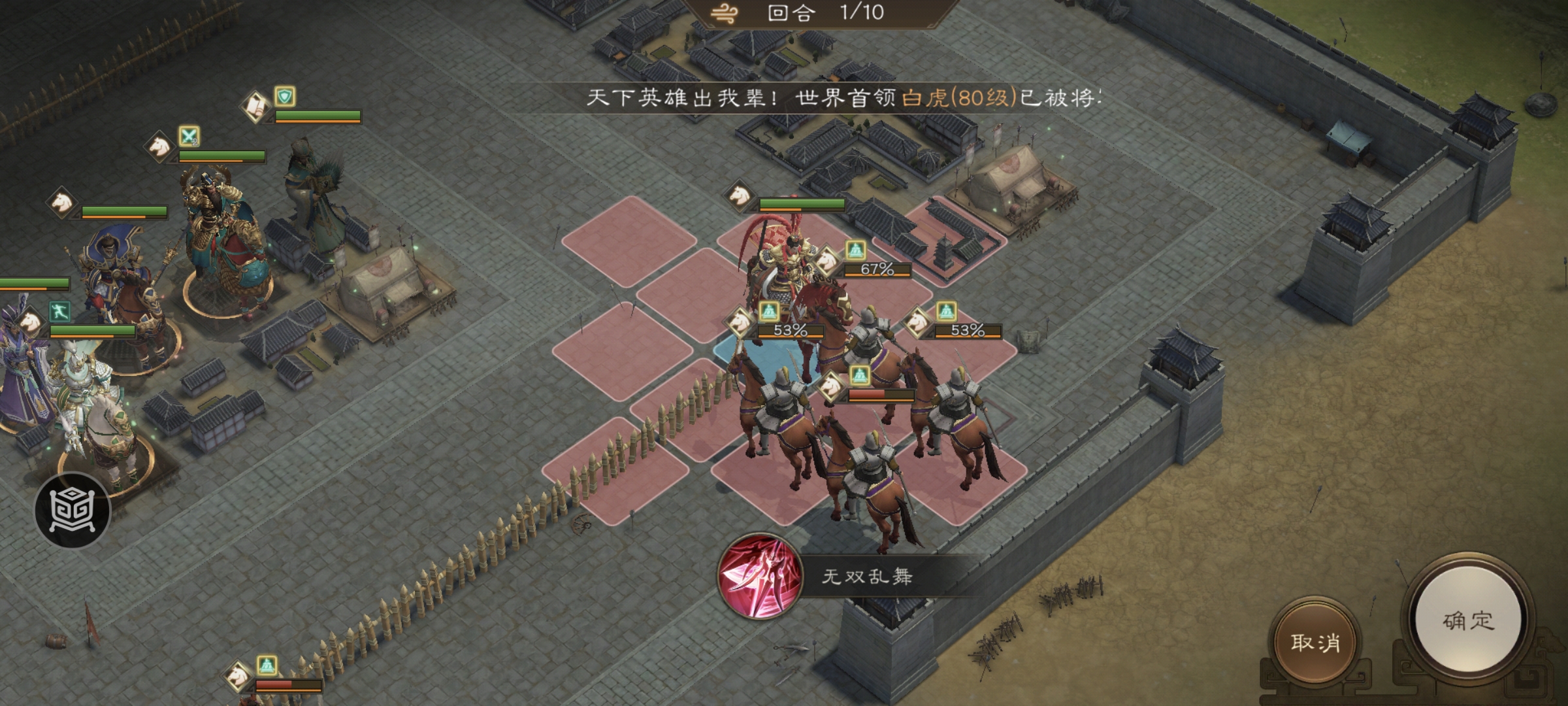The height and width of the screenshot is (706, 1568).
Task: Click the green runner buff icon near the purple hero
Action: 59,312
